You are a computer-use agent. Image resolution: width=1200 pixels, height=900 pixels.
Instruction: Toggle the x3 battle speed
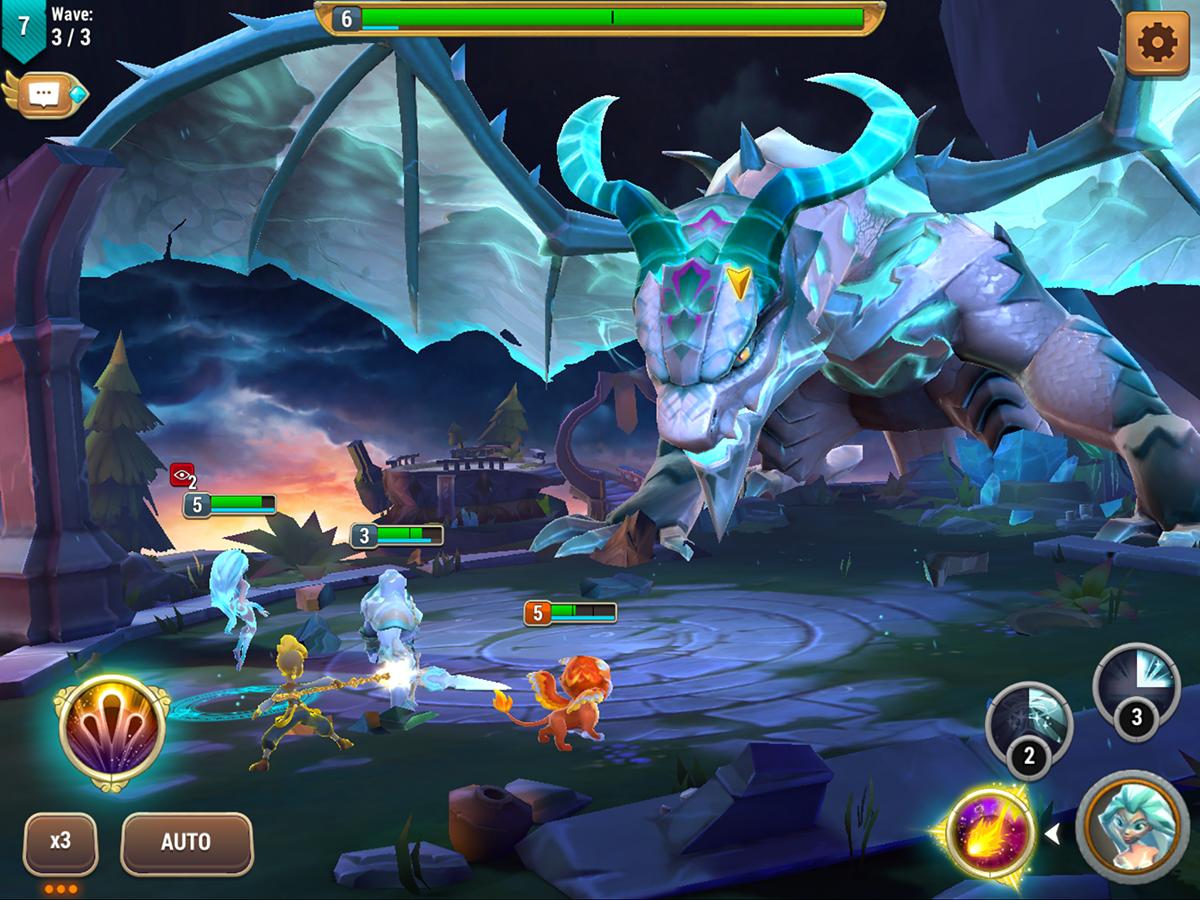click(x=61, y=842)
